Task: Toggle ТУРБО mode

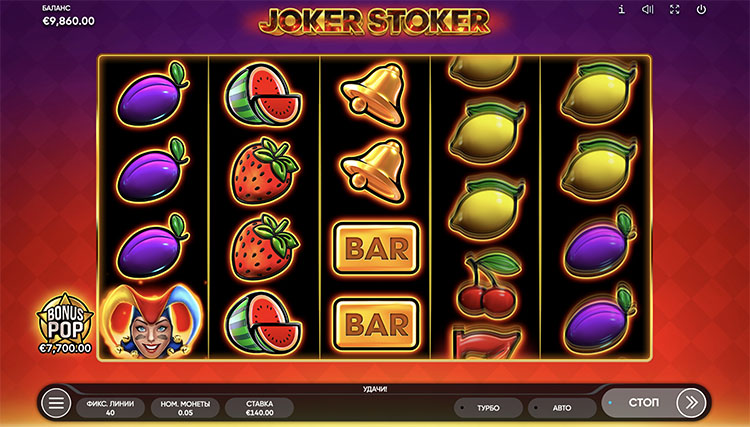Action: [488, 408]
